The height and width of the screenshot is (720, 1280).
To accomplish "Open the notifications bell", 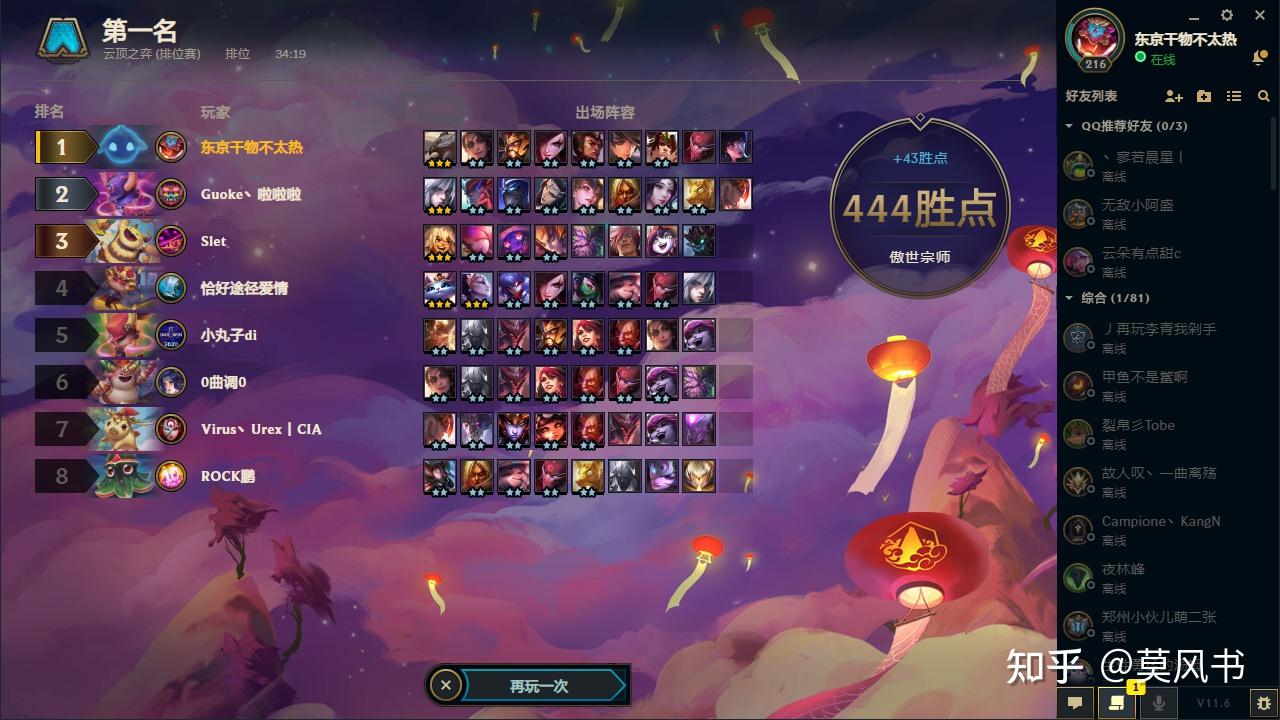I will coord(1259,58).
